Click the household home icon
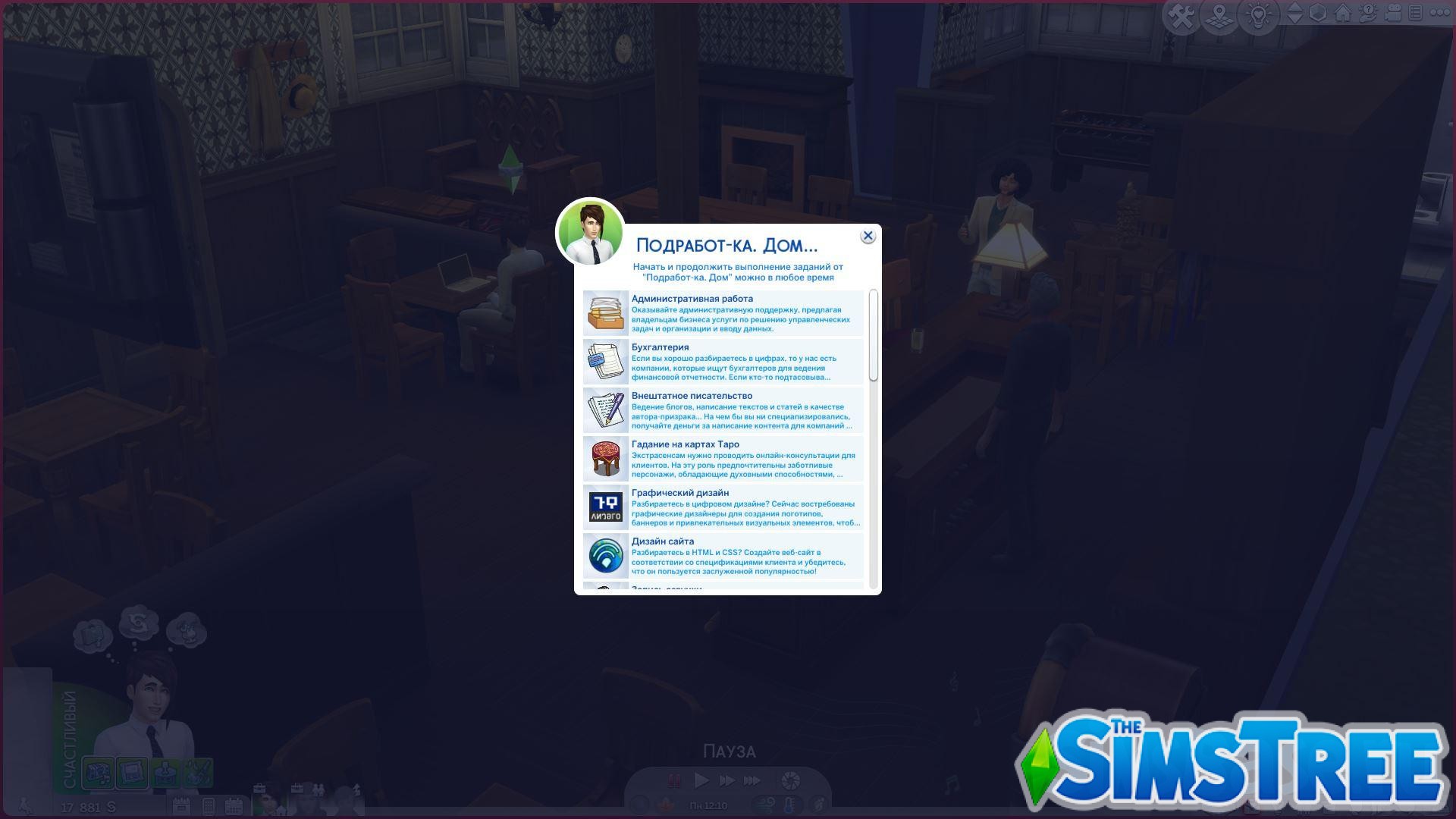The image size is (1456, 819). (1345, 14)
